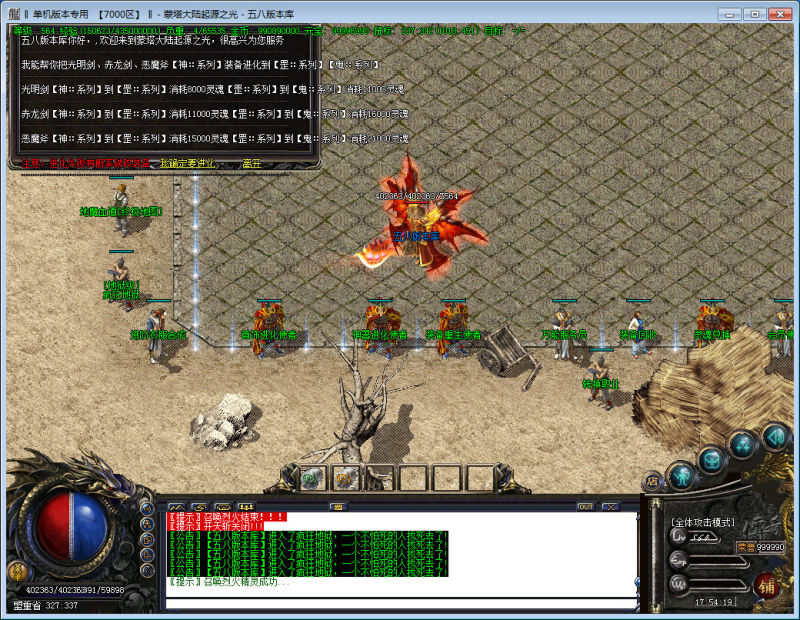800x620 pixels.
Task: Choose 离开 to leave the NPC dialogue
Action: click(x=252, y=163)
